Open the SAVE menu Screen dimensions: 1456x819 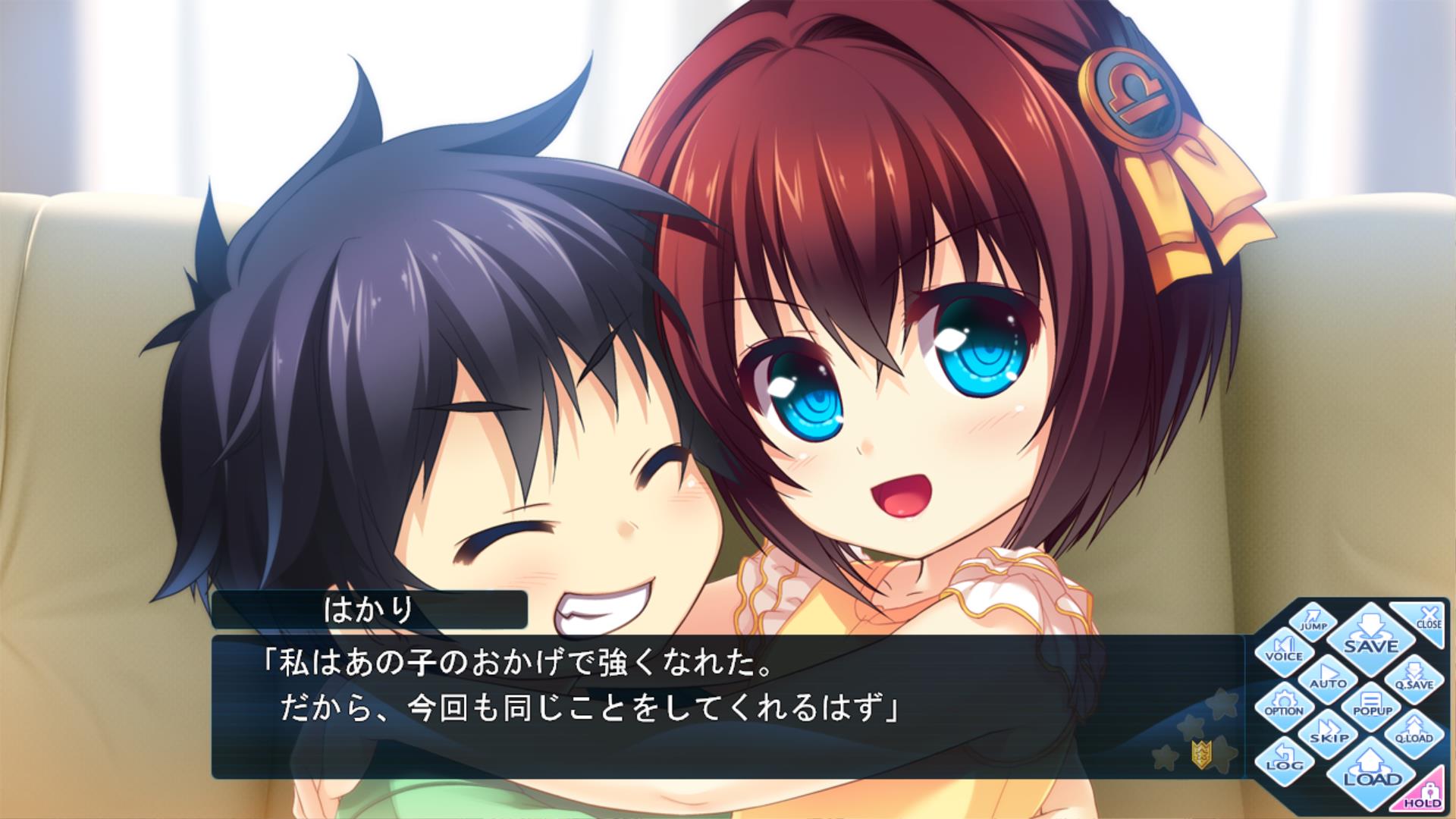tap(1370, 635)
